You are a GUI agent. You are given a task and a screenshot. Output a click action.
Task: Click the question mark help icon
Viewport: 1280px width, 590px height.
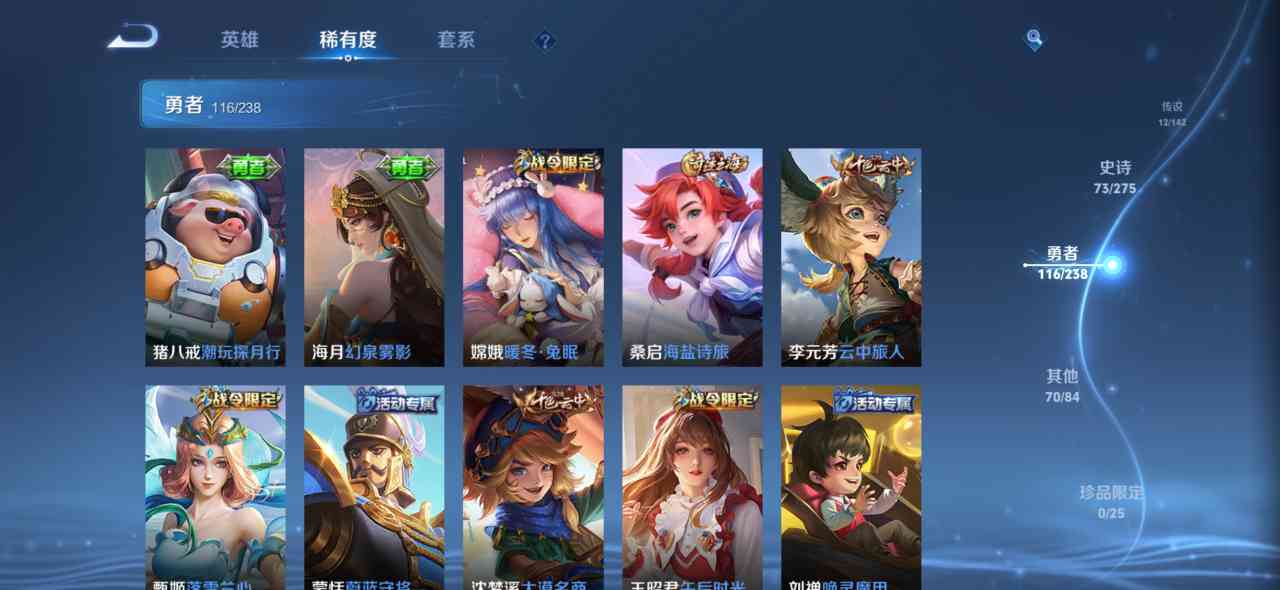(544, 41)
